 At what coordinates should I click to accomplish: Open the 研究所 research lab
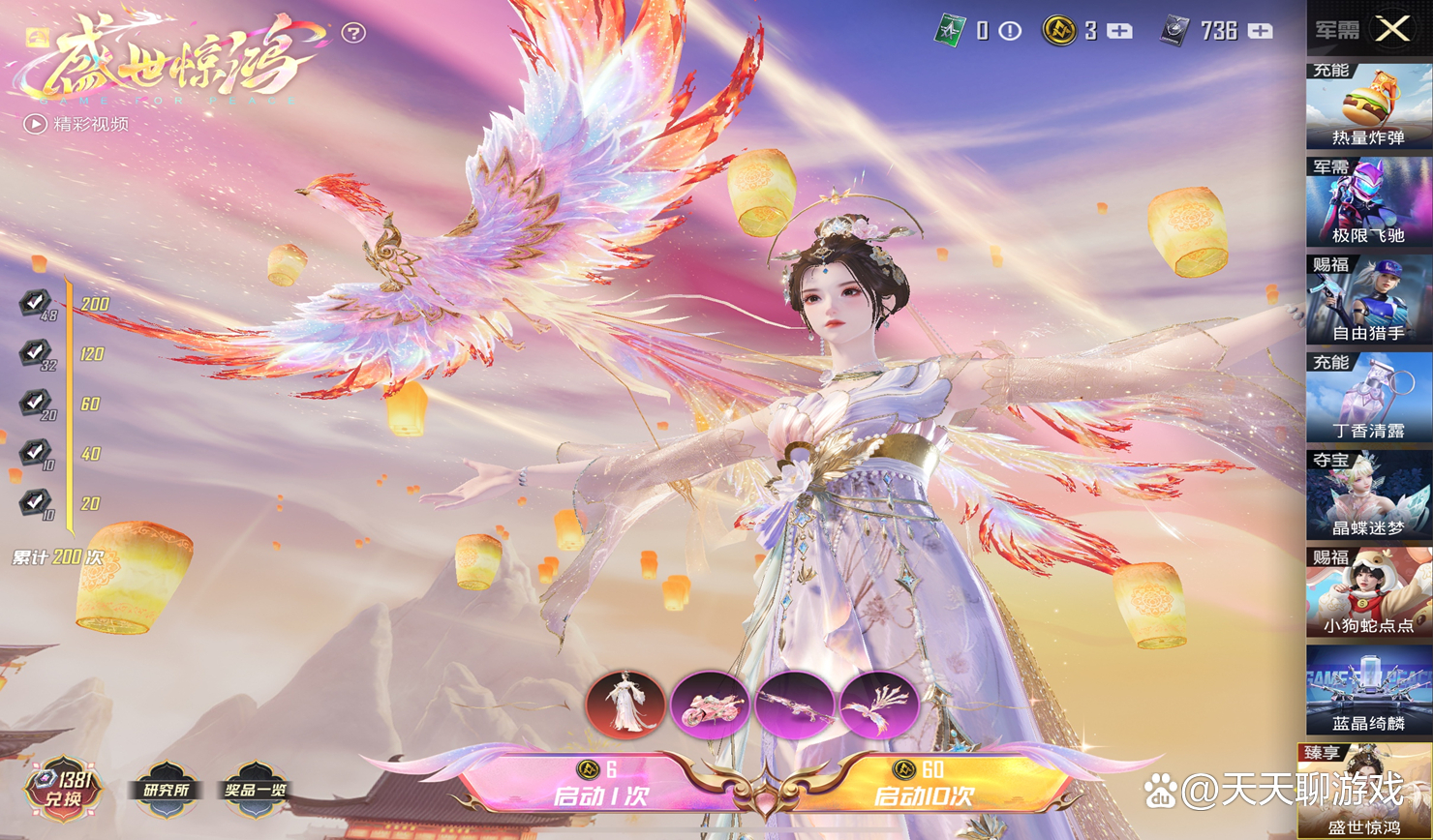click(166, 790)
